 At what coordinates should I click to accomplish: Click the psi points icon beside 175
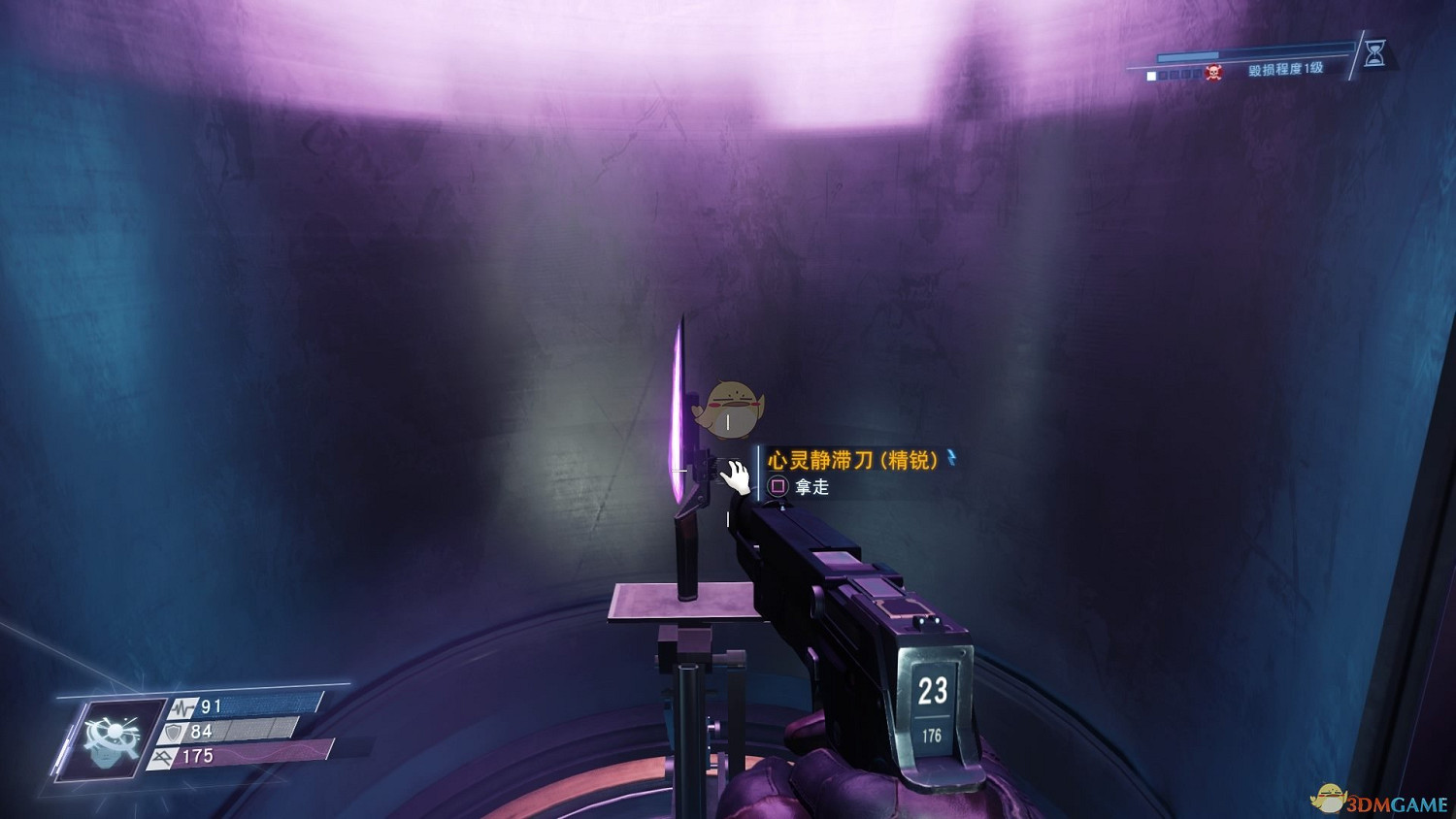pyautogui.click(x=162, y=757)
